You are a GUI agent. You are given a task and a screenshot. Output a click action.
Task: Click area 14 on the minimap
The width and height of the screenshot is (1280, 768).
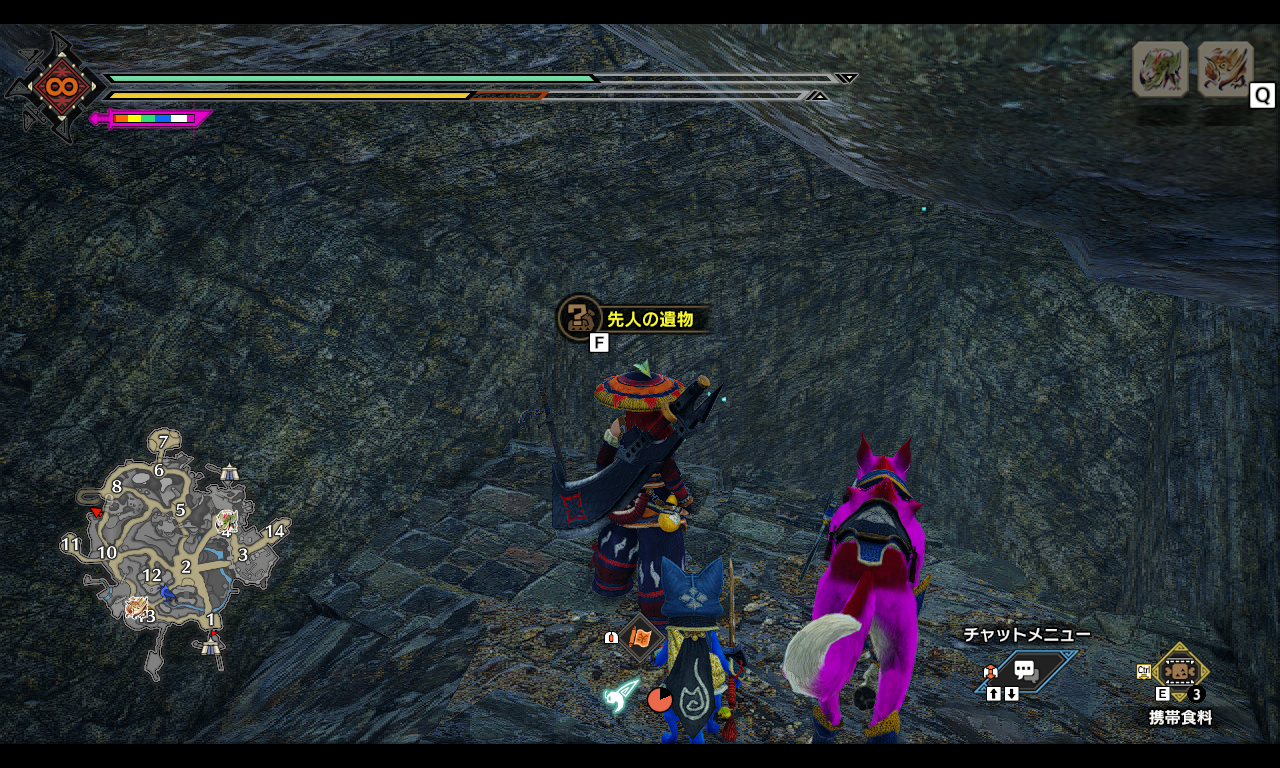pos(275,531)
